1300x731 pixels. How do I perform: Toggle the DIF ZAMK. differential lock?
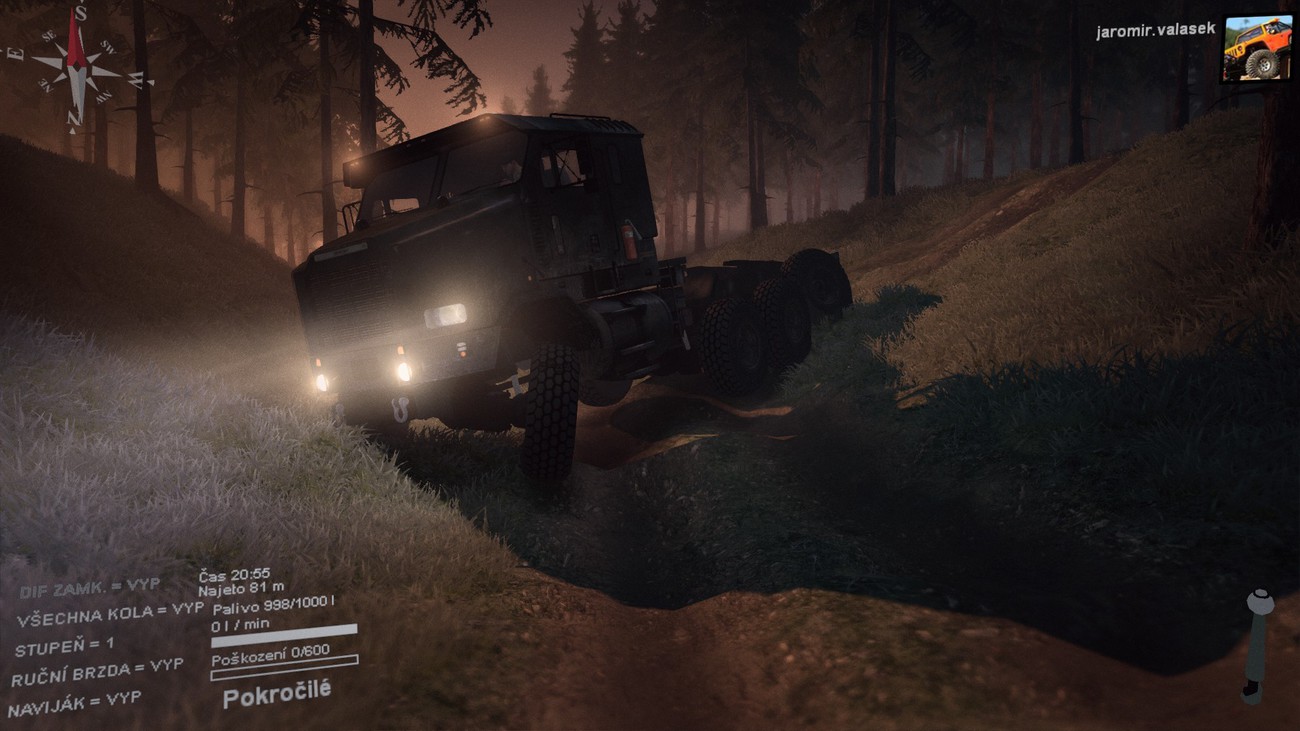pyautogui.click(x=89, y=589)
